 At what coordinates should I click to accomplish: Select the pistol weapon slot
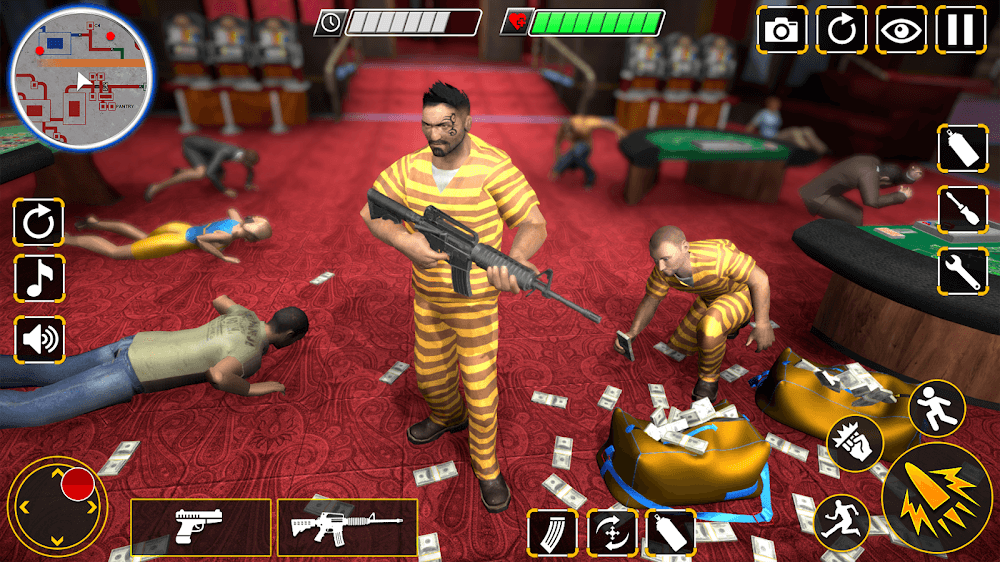[200, 527]
